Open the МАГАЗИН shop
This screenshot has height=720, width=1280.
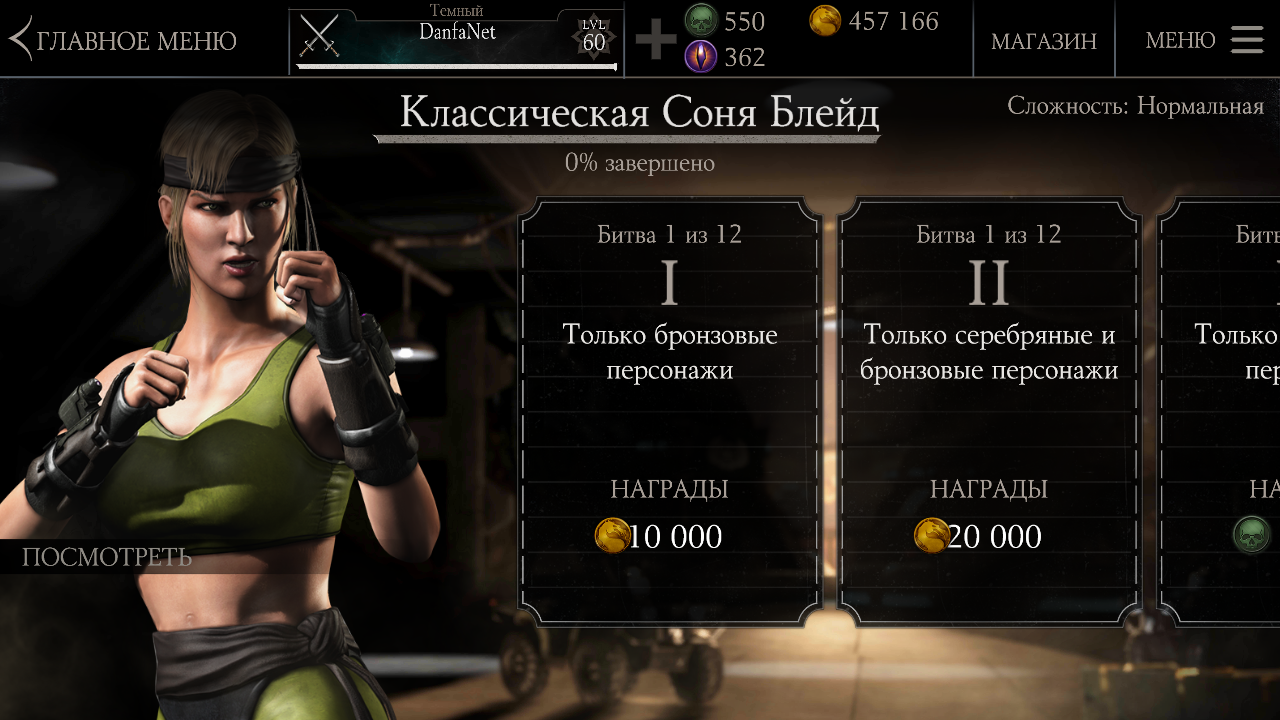tap(1043, 41)
